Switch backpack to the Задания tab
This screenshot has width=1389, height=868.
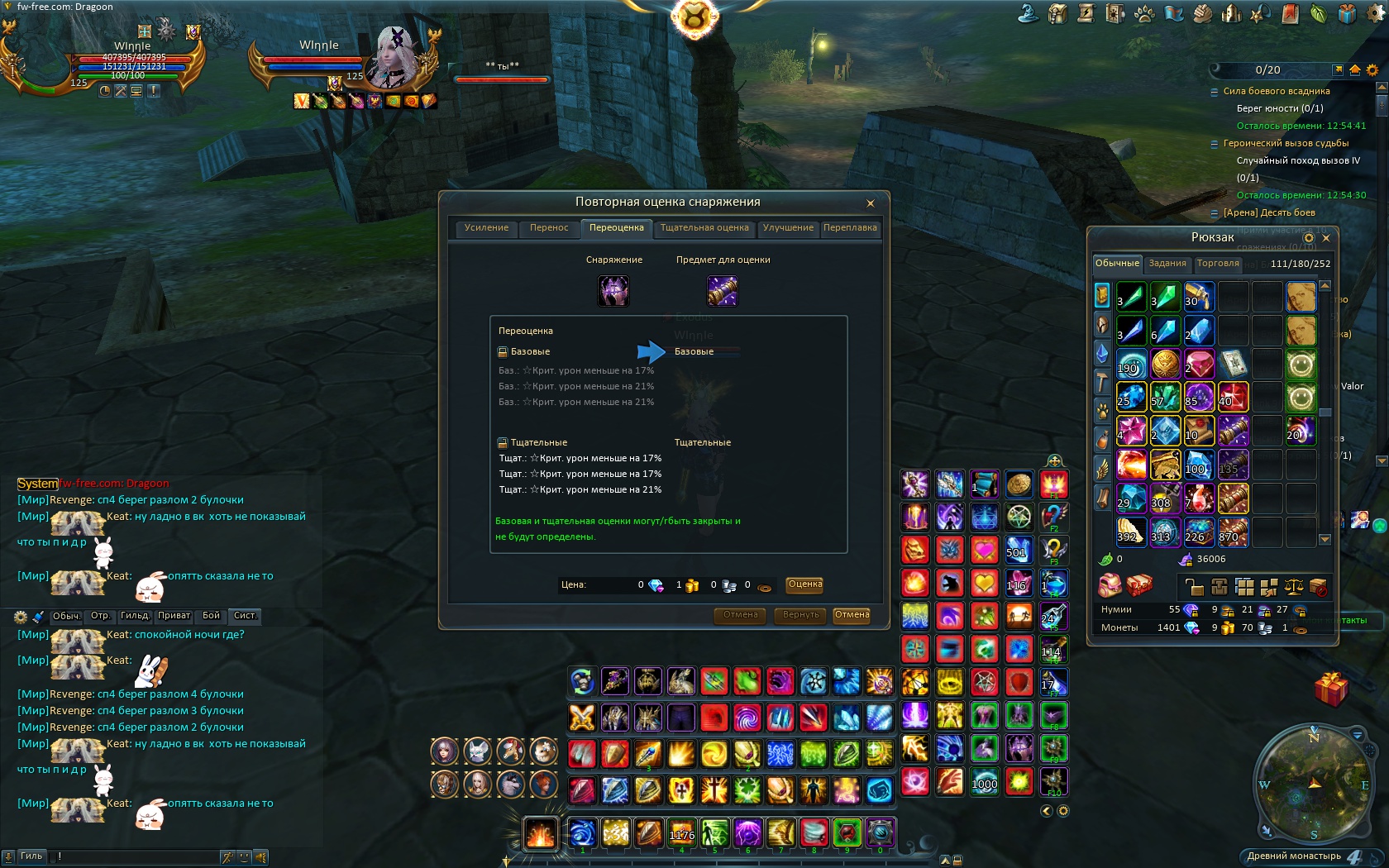coord(1167,264)
